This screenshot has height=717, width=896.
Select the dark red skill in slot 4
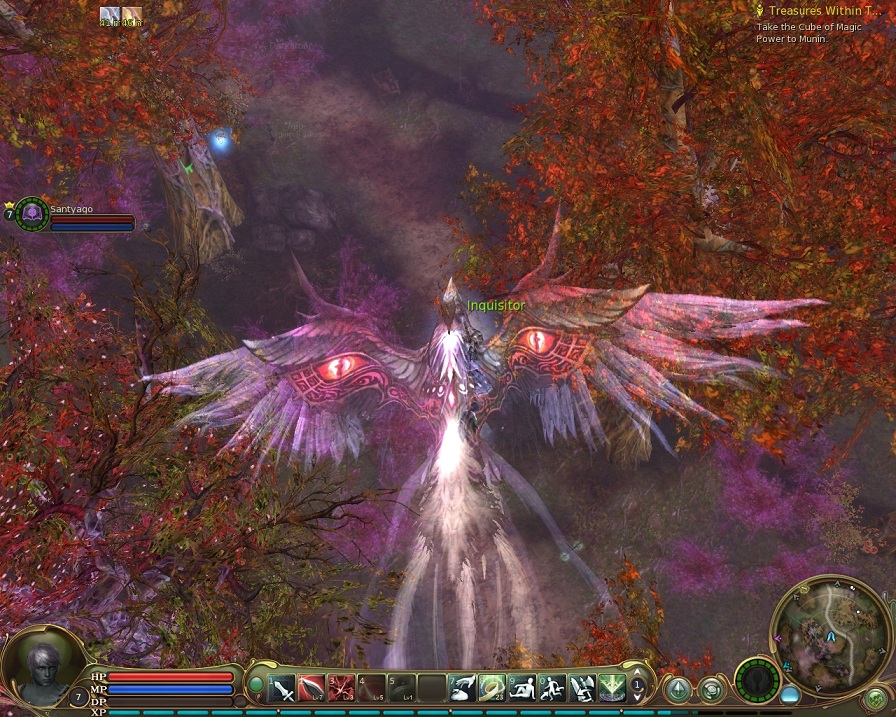click(372, 688)
